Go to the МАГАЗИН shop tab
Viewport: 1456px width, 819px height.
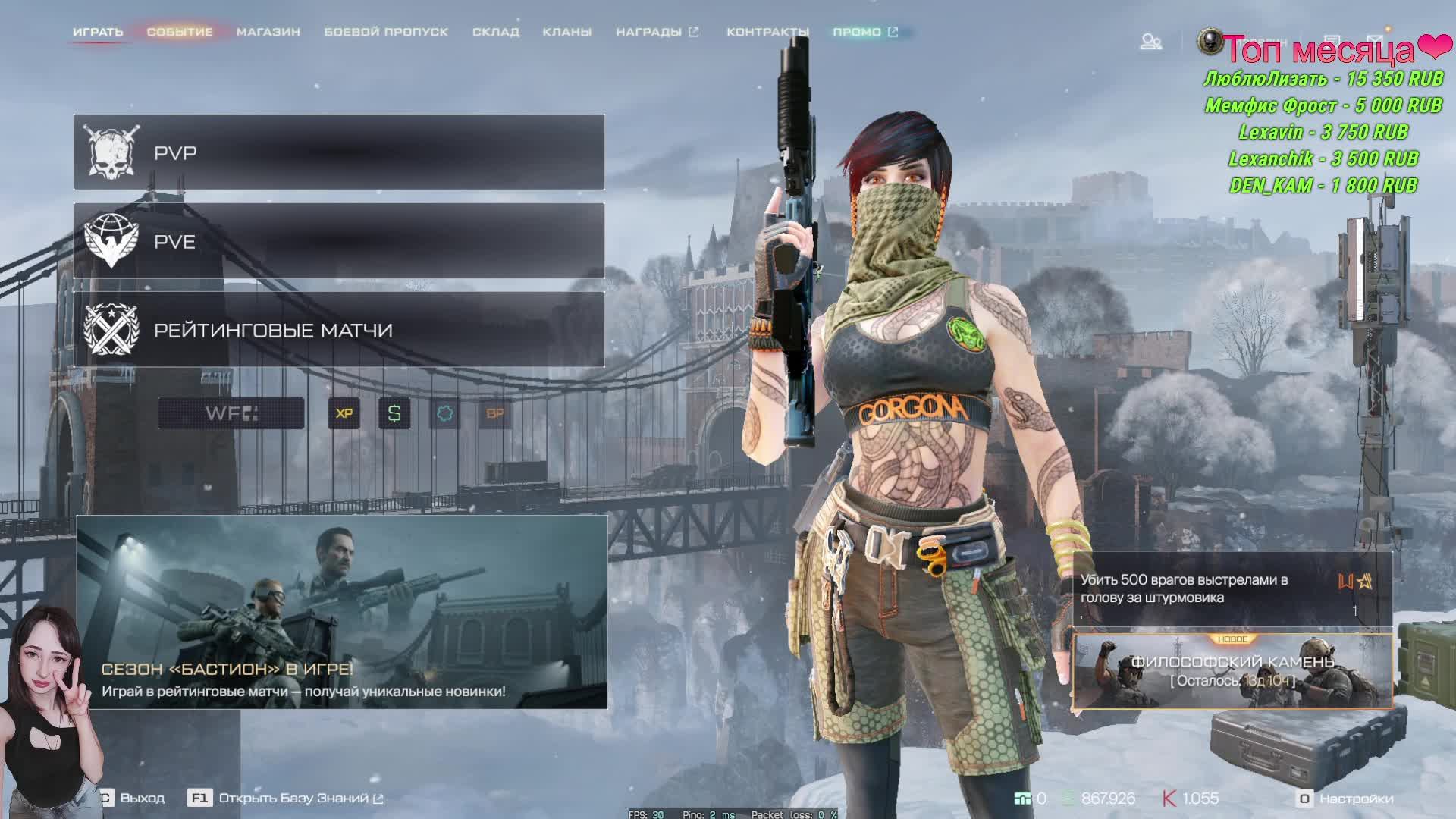pyautogui.click(x=268, y=32)
